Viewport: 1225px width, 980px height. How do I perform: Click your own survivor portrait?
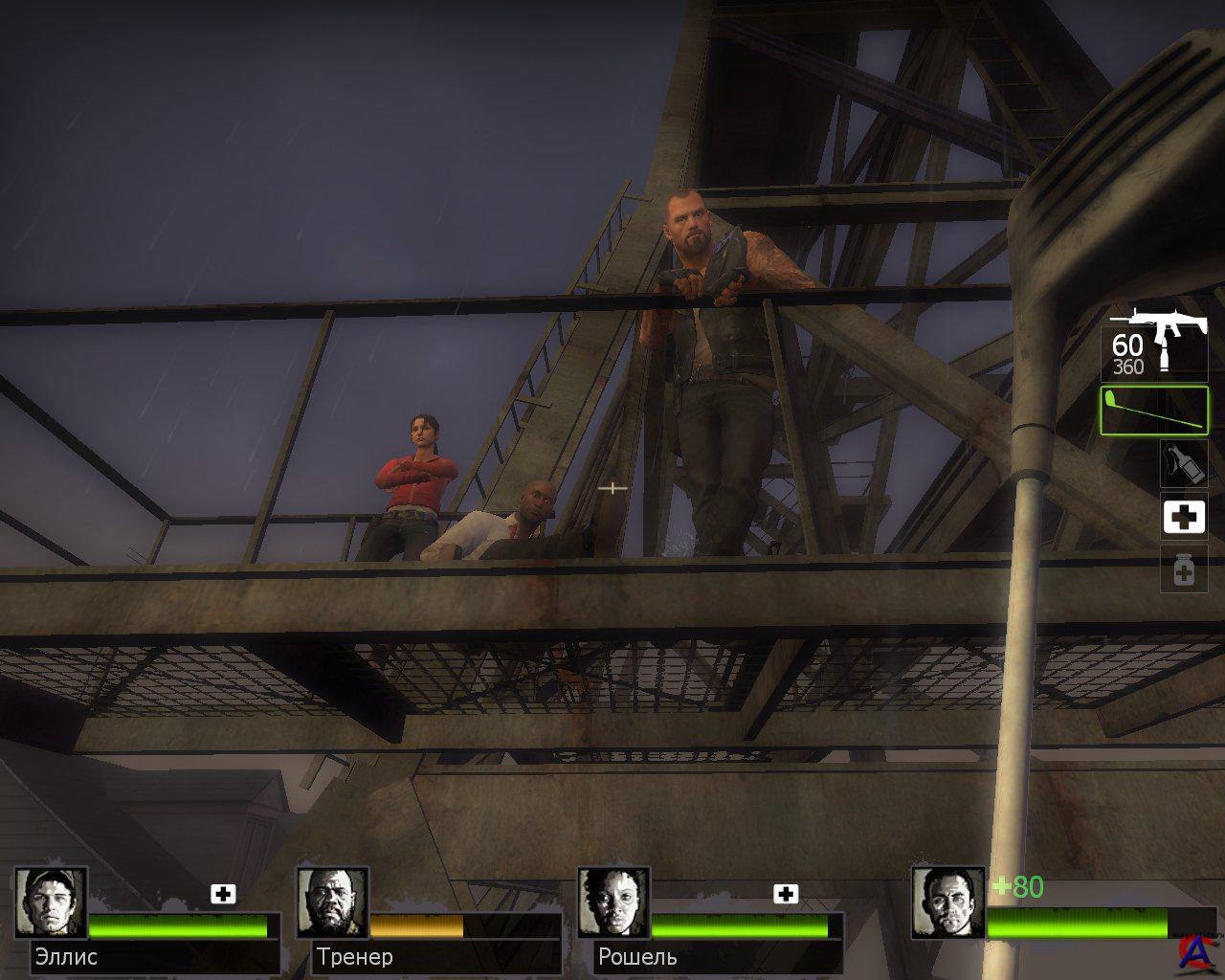[947, 903]
